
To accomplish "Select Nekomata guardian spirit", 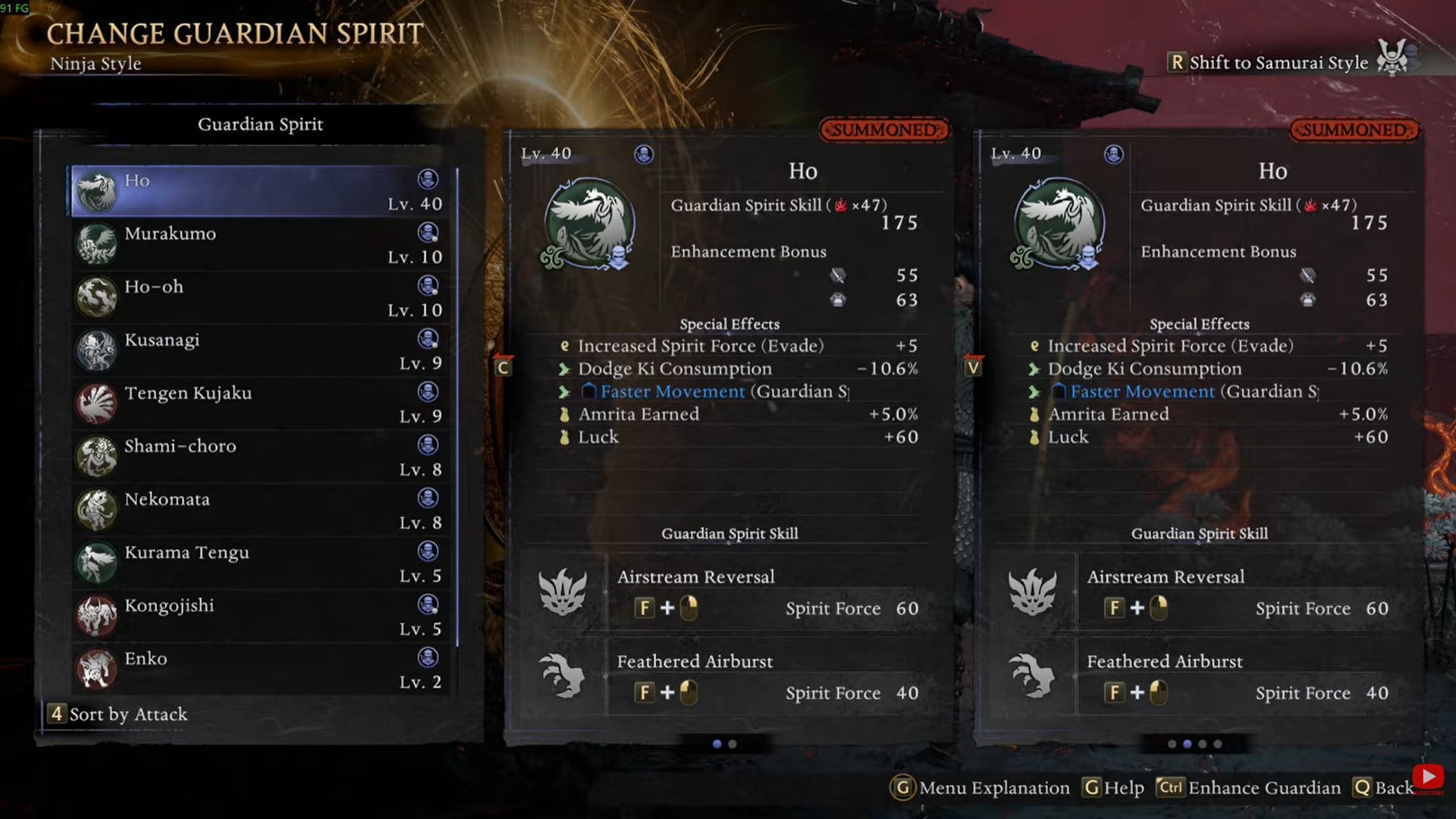I will point(262,510).
